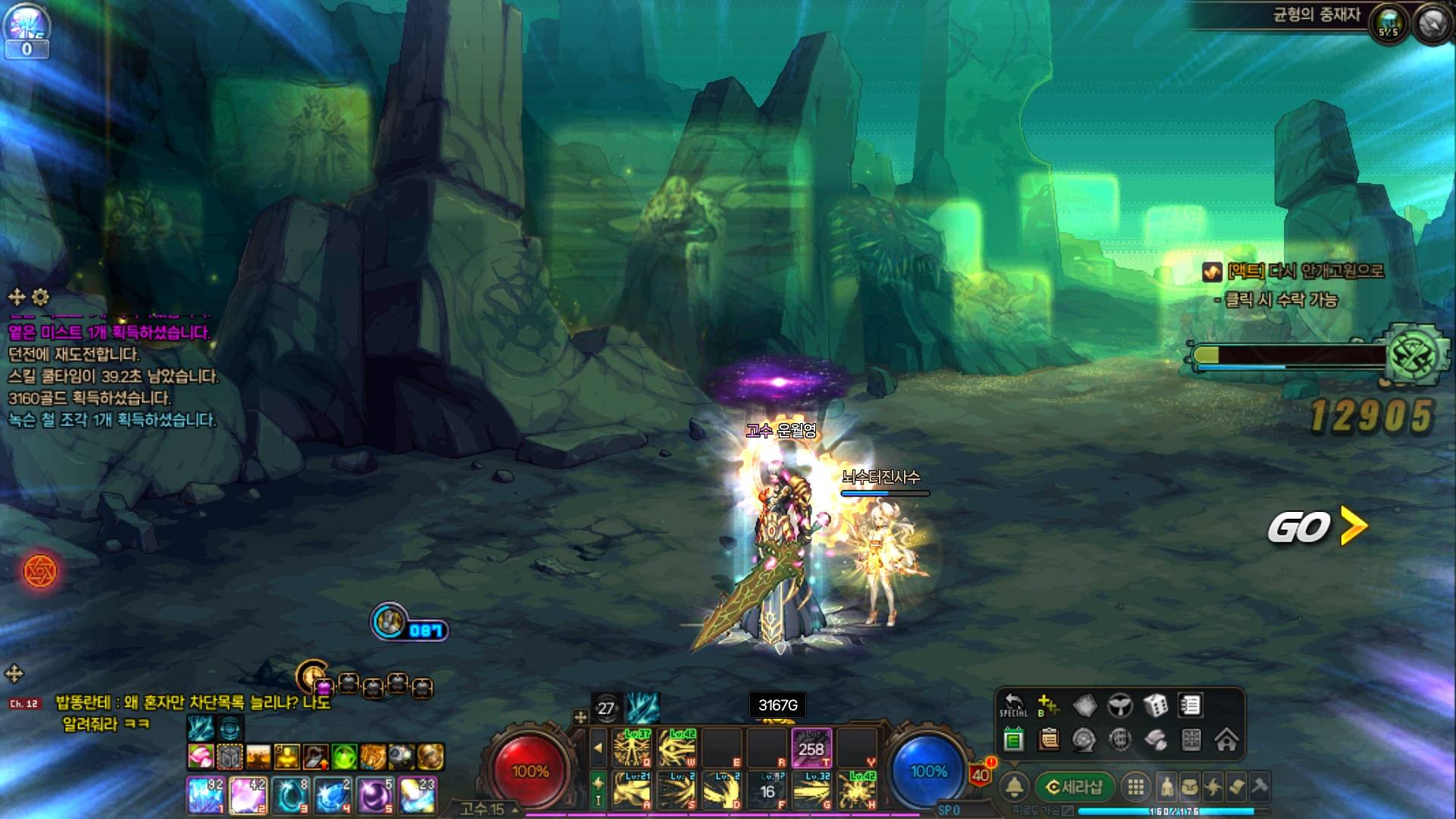Click the notification bell icon
The height and width of the screenshot is (819, 1456).
point(1015,788)
